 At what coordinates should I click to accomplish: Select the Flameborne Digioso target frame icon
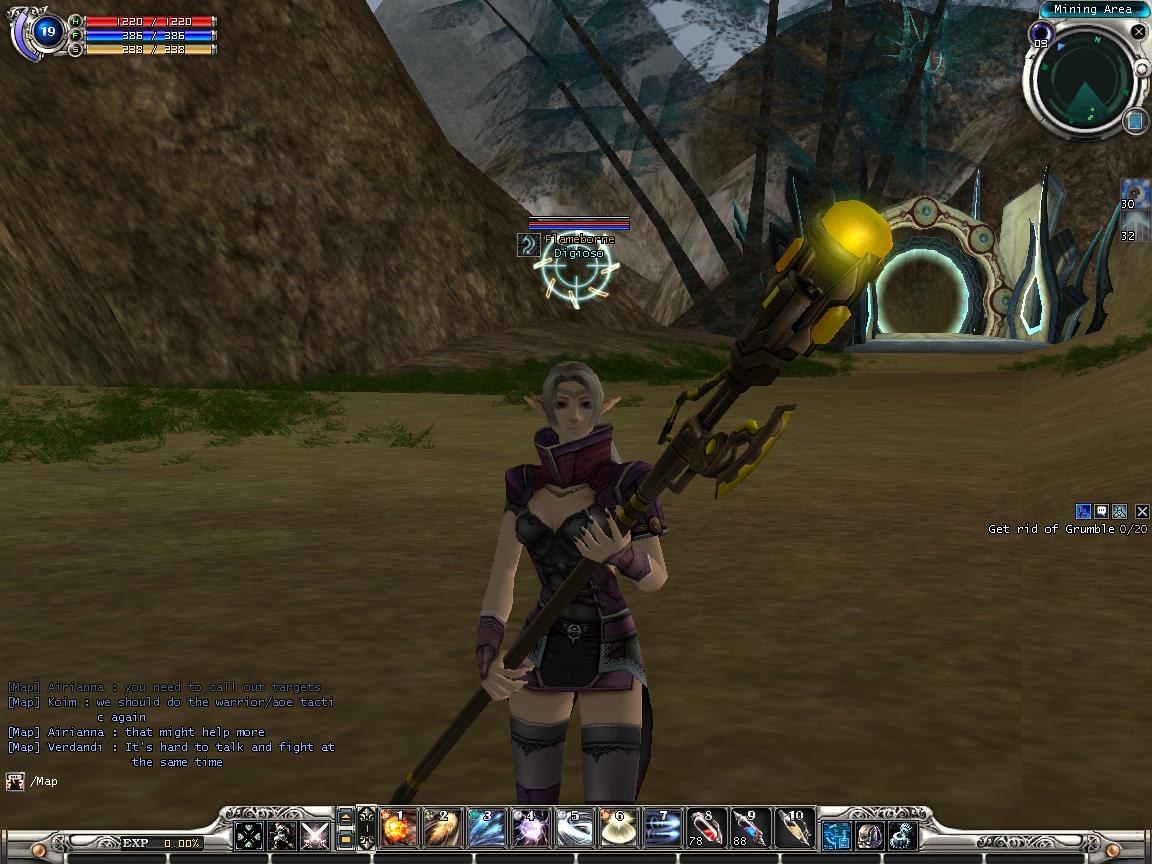(528, 245)
